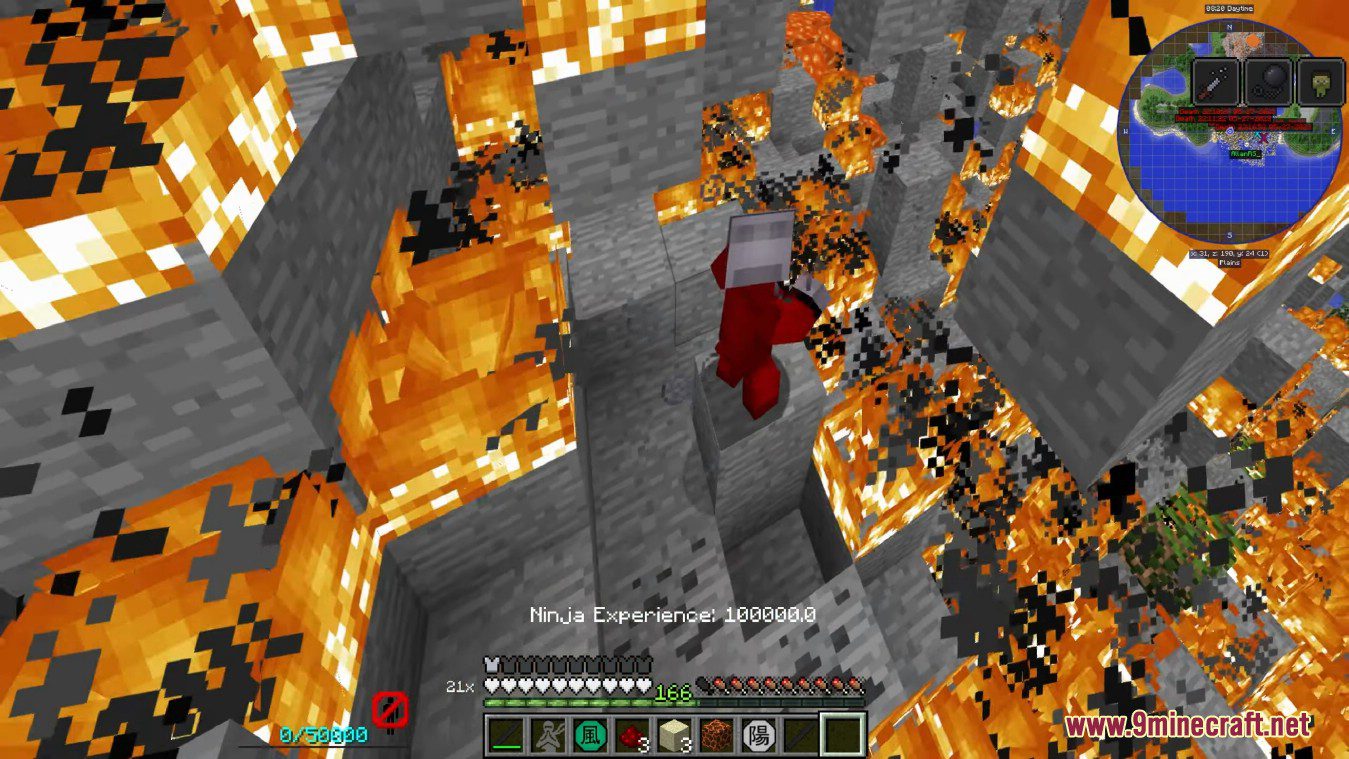Click the AlienPS_ player marker on the minimap
Screen dimensions: 1349x759
point(1245,152)
